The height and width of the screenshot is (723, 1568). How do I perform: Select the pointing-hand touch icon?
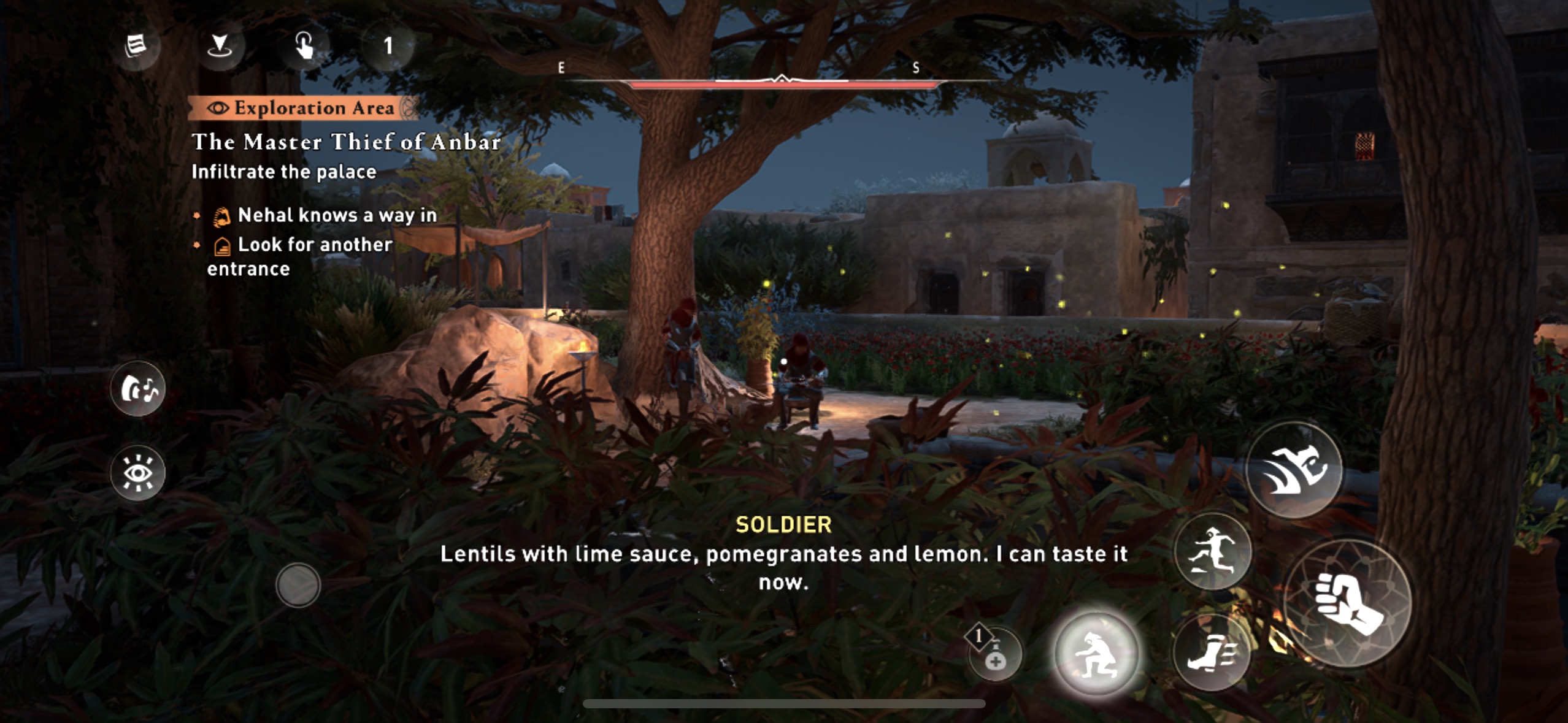pos(304,46)
